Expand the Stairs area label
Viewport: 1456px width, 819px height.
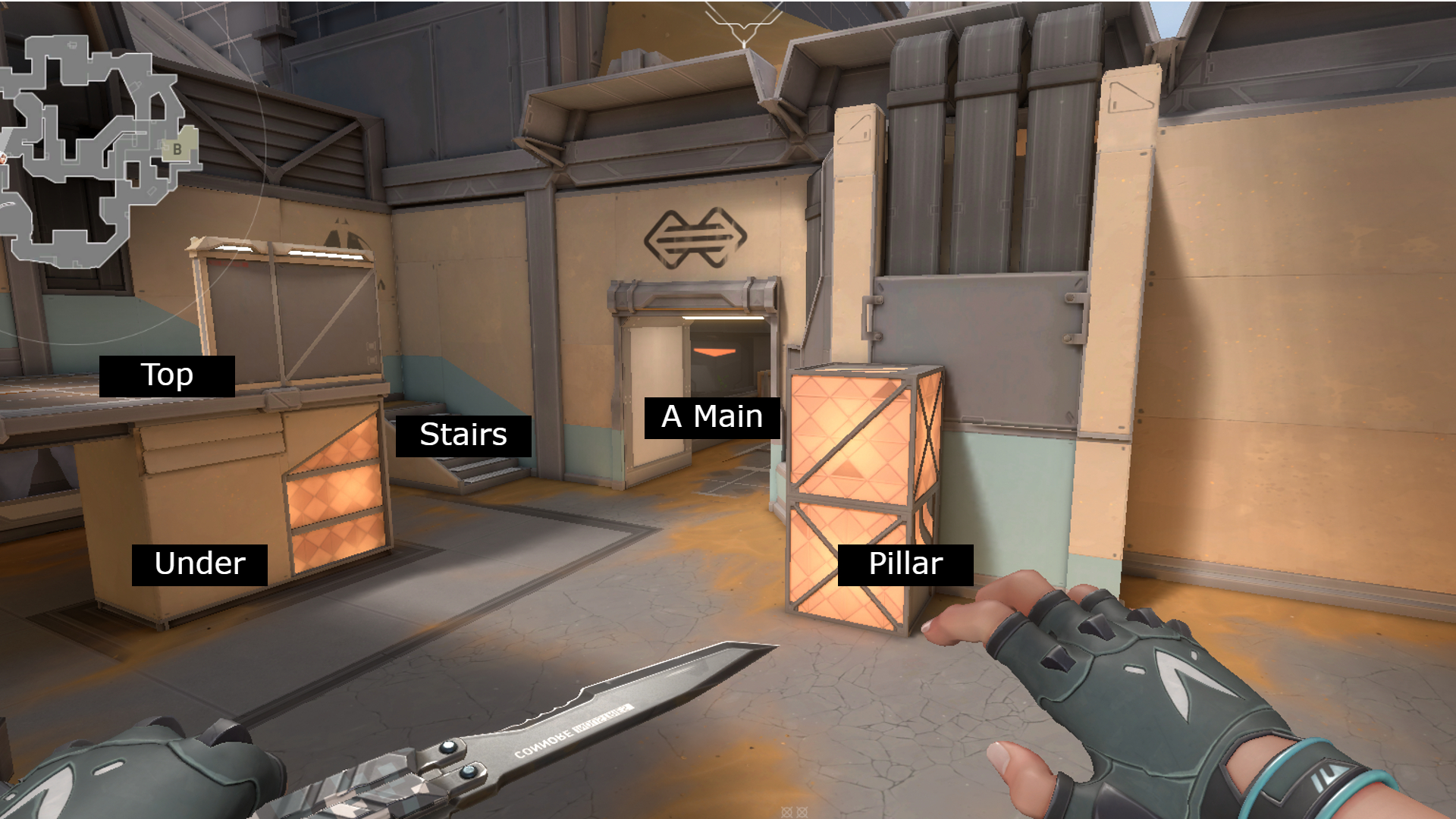[x=463, y=435]
